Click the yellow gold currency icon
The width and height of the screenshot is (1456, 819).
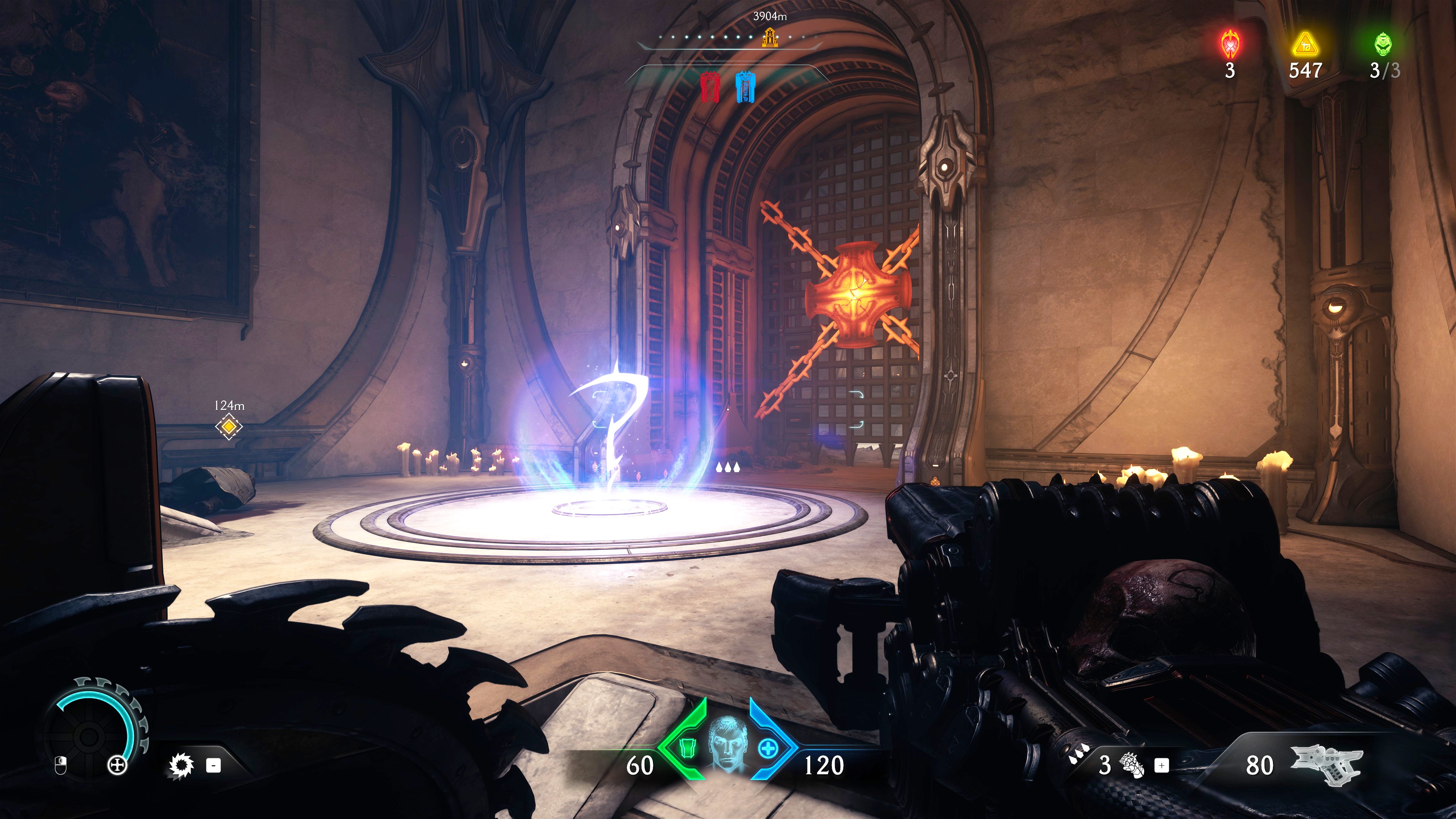pyautogui.click(x=1304, y=44)
